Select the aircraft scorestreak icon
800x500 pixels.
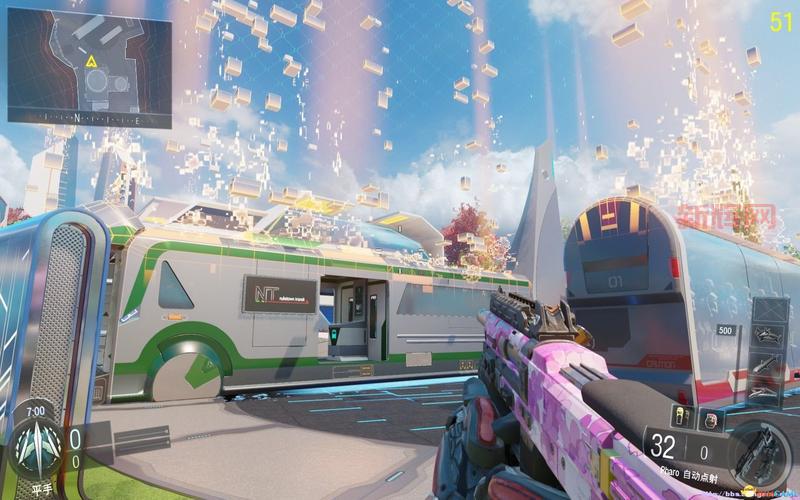coord(767,335)
